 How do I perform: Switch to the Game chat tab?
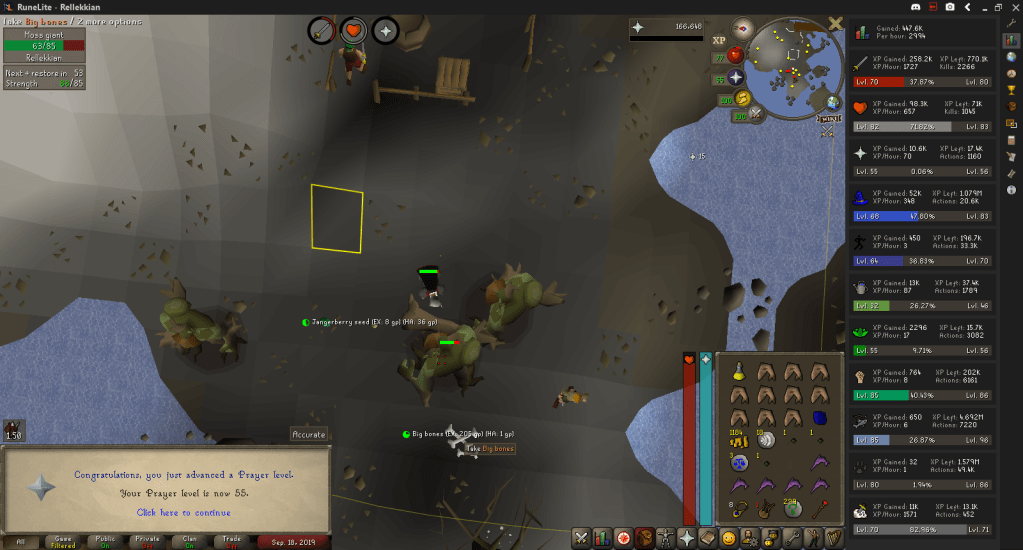point(63,541)
